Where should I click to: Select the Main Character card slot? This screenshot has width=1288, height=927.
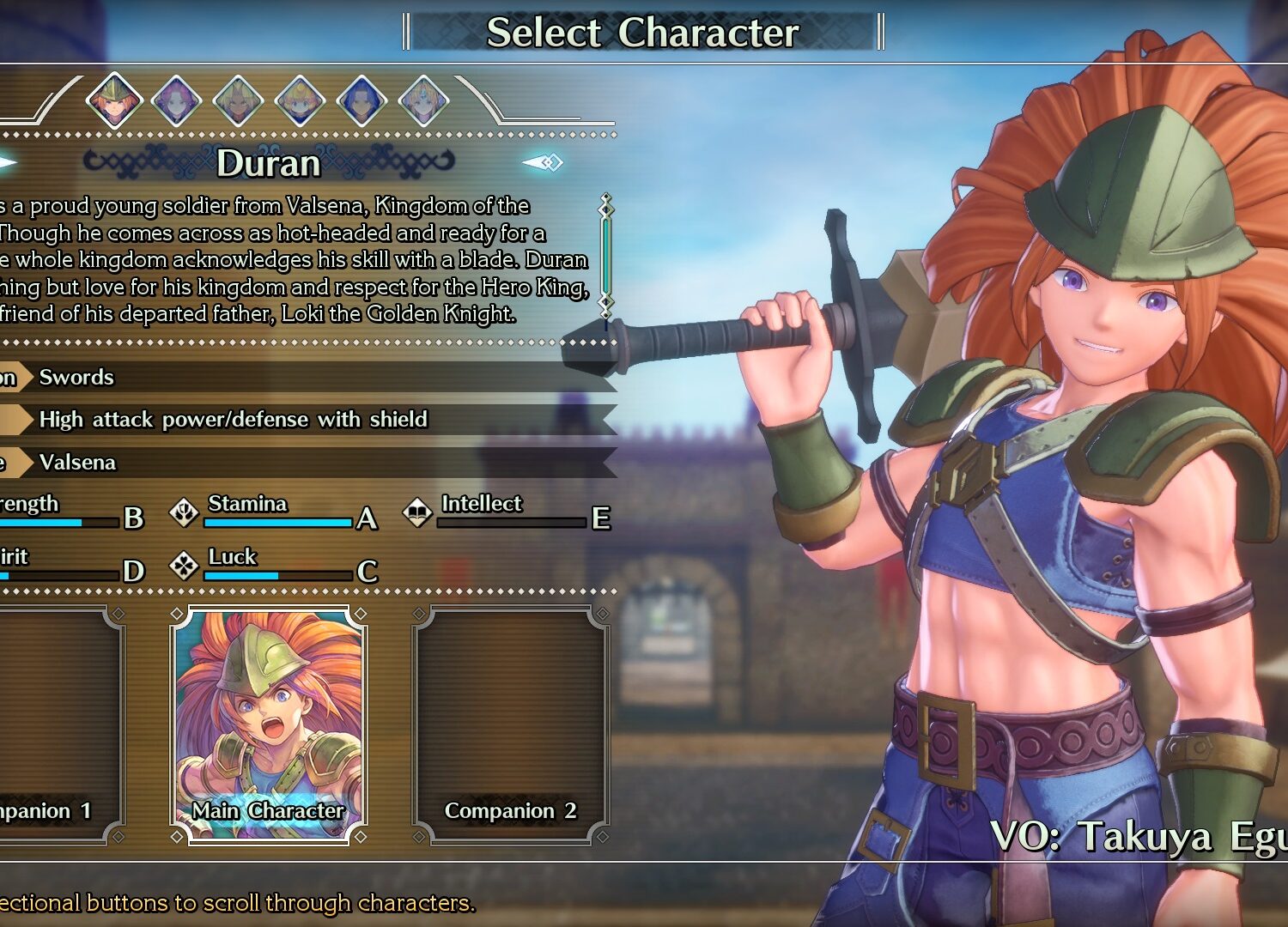[269, 725]
